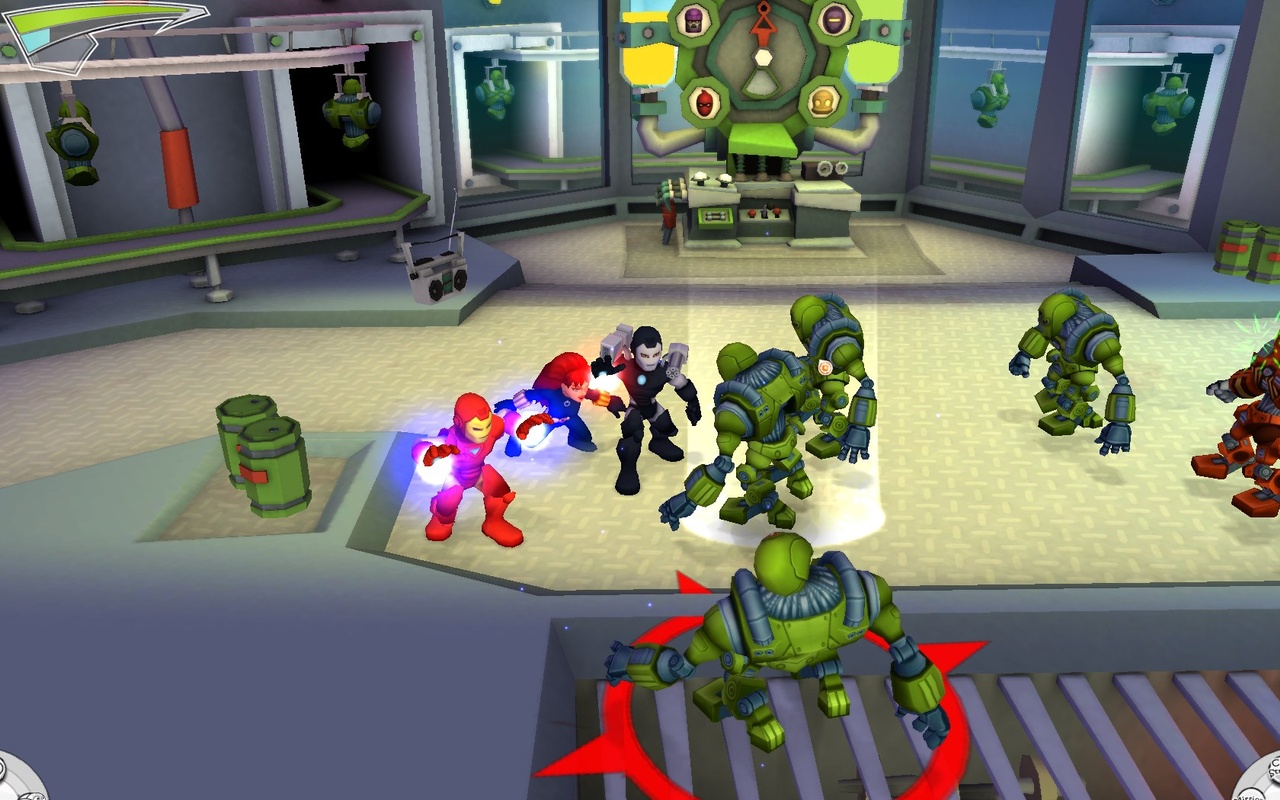
Task: Expand the skull icon on the machine's left arm
Action: 703,104
